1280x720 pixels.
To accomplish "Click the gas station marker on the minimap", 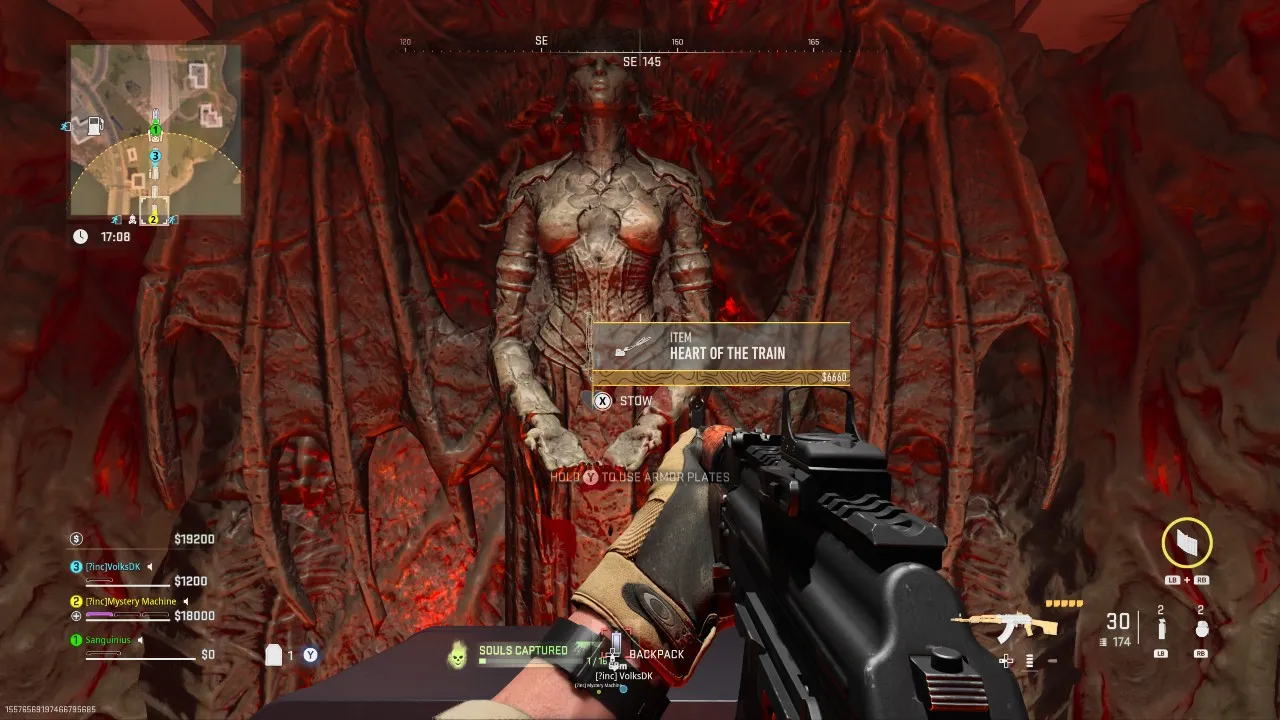I will (95, 126).
